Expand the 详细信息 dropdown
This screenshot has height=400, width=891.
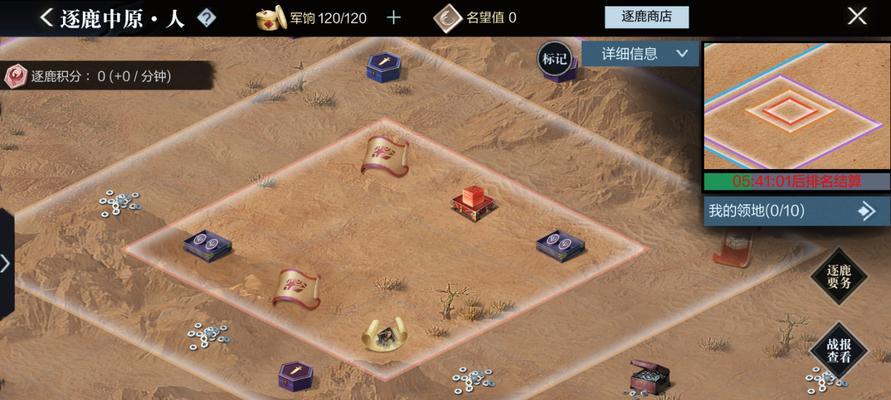[640, 53]
